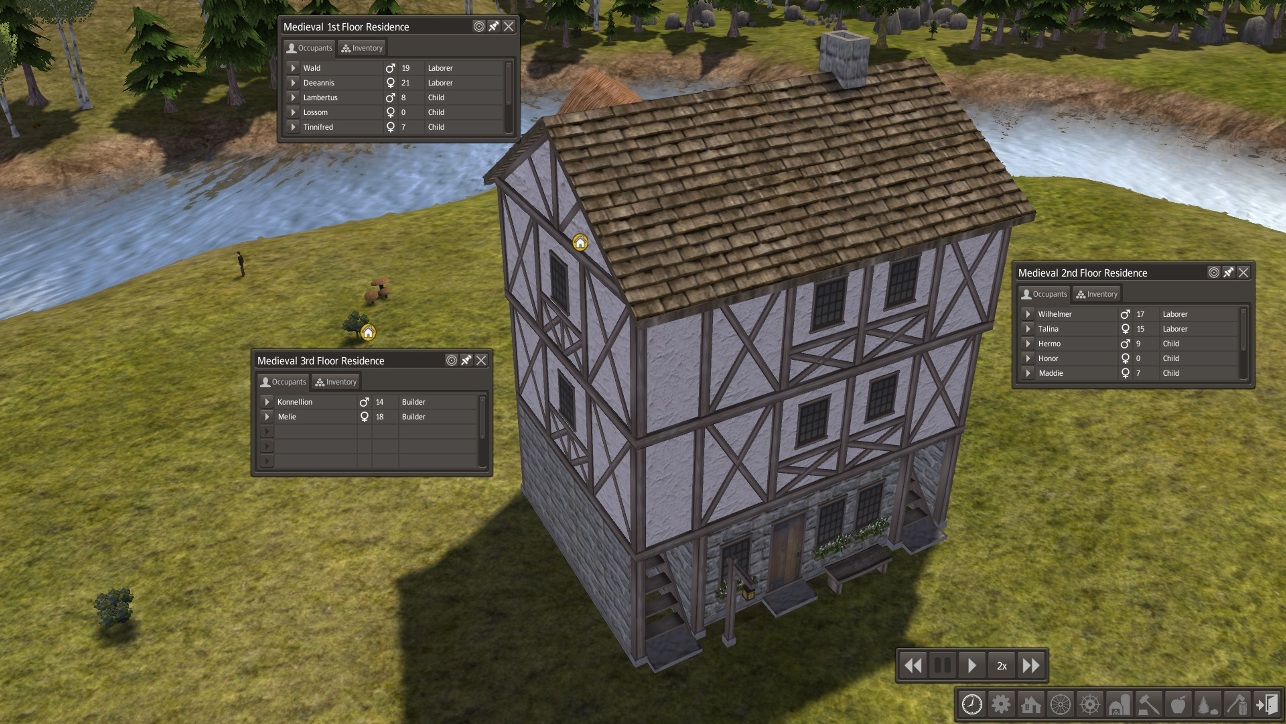Close the Medieval 1st Floor Residence window
The height and width of the screenshot is (724, 1286).
click(x=509, y=27)
